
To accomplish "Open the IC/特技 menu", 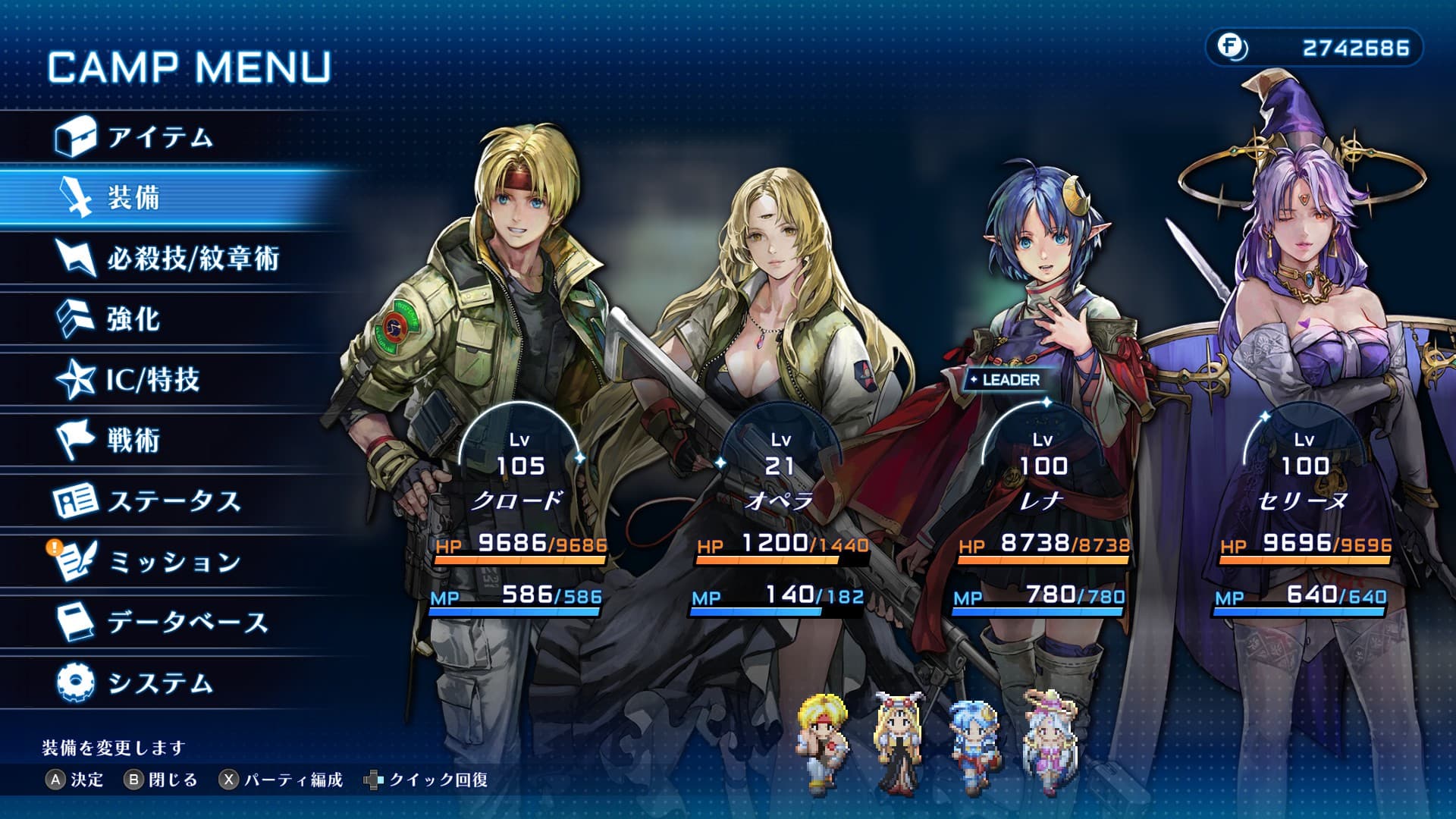I will pos(152,379).
